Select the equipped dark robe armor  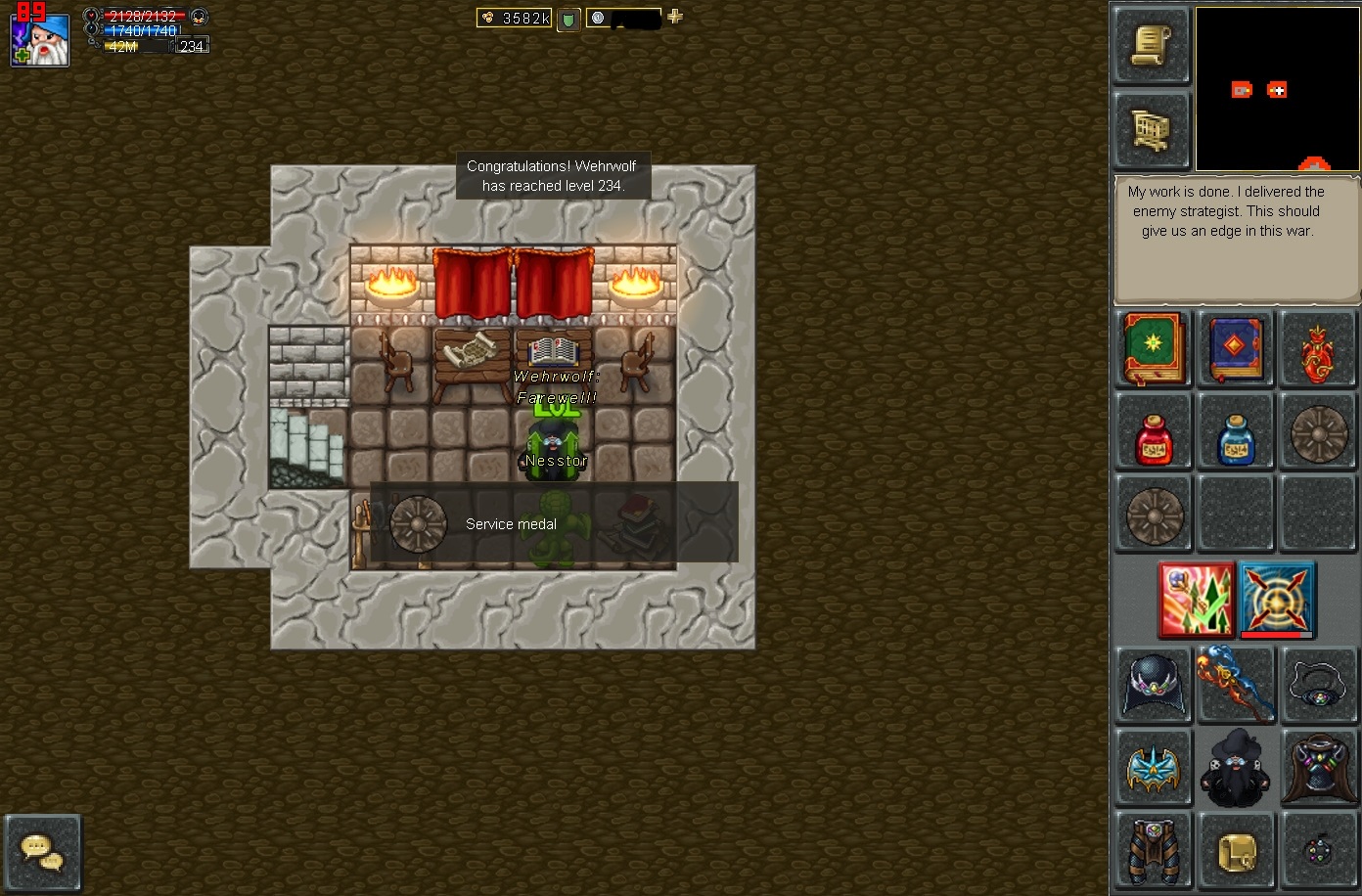click(1319, 768)
